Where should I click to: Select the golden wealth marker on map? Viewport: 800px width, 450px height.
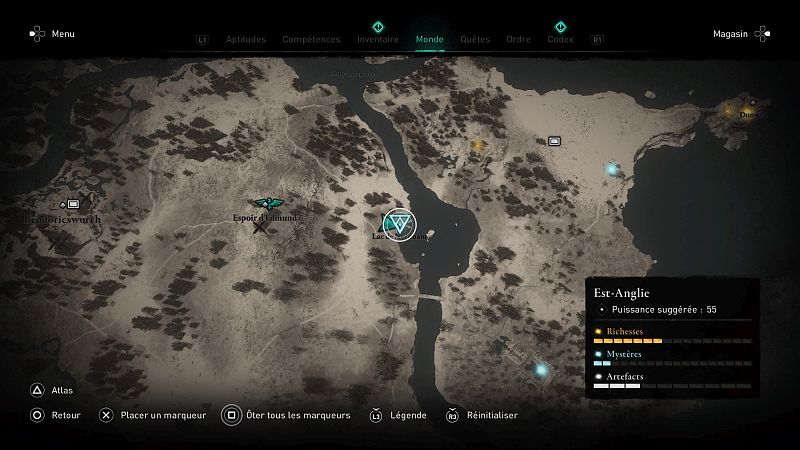tap(478, 145)
